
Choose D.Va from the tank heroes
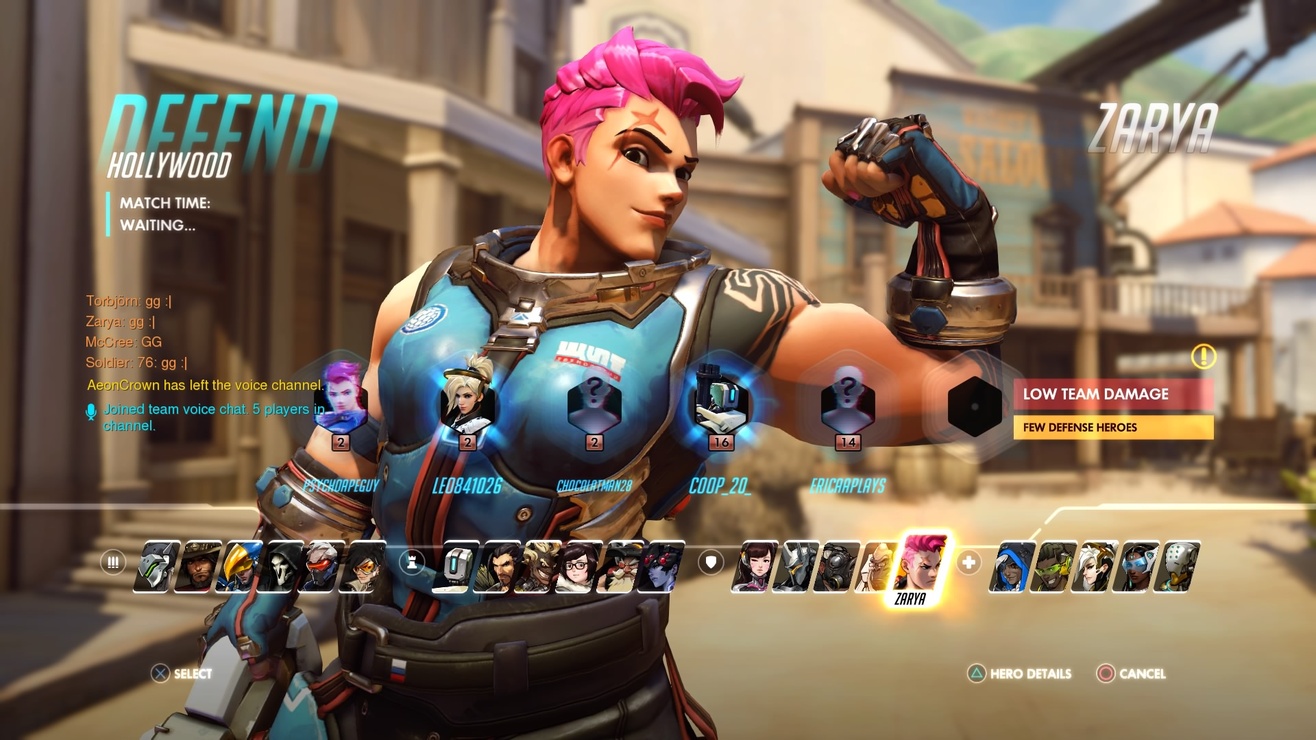(x=756, y=567)
